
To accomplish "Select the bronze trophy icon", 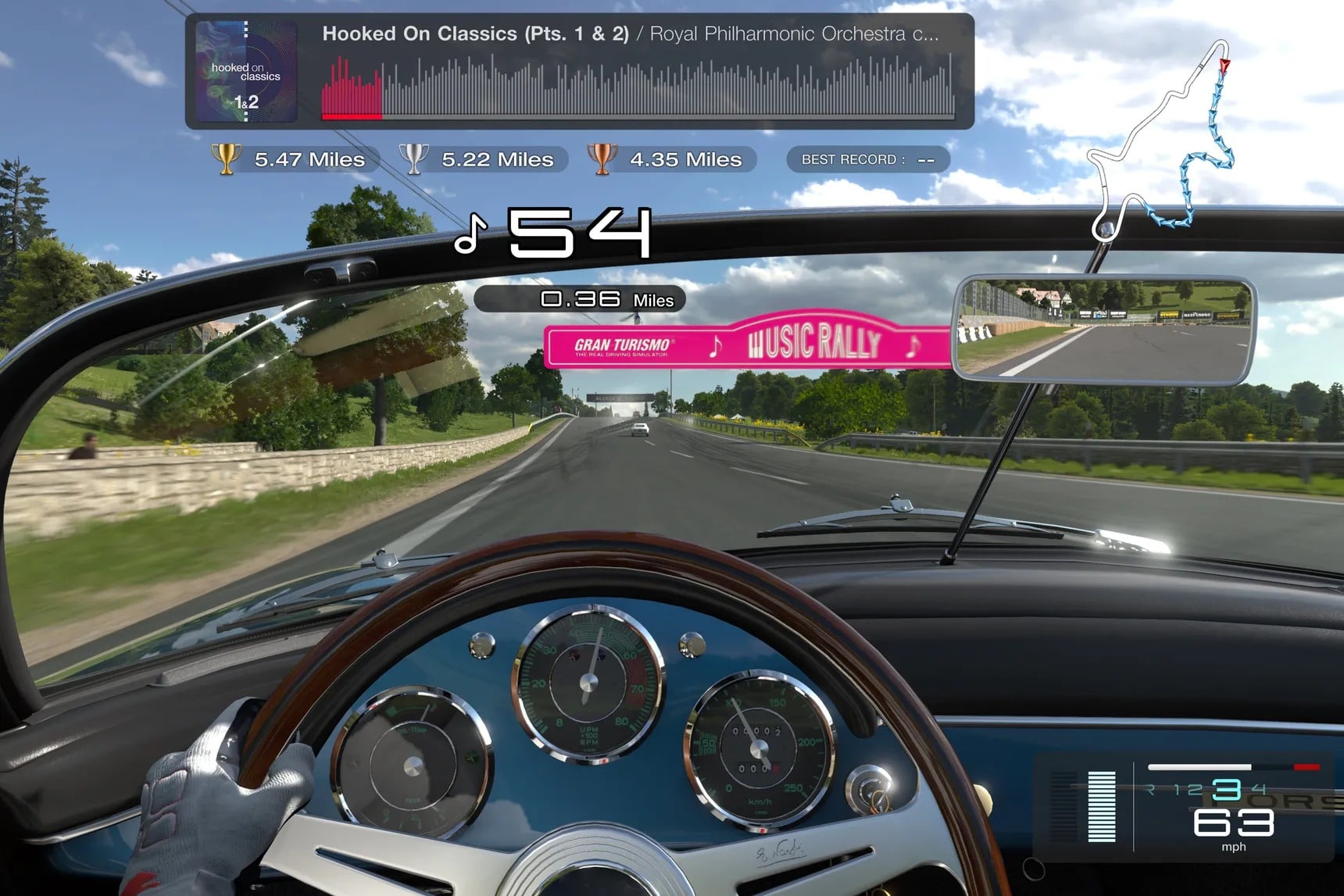I will (x=602, y=159).
